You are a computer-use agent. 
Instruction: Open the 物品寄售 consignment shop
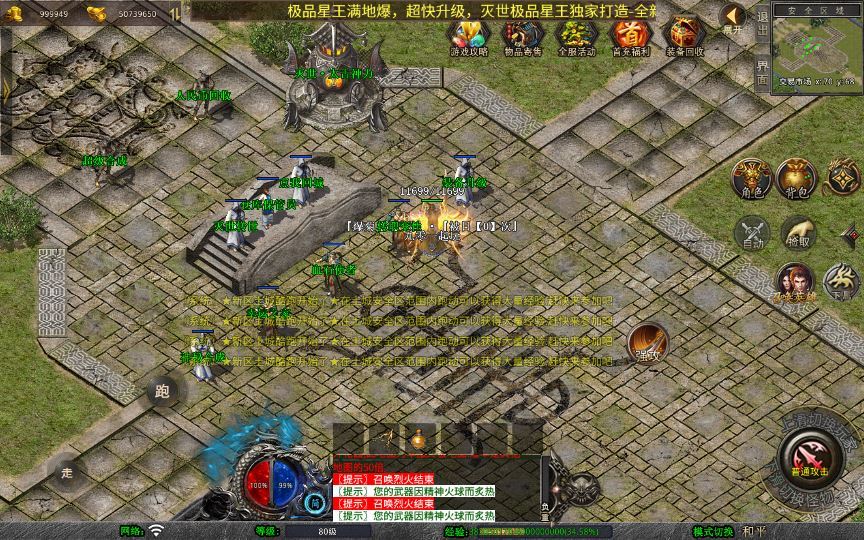(x=520, y=37)
